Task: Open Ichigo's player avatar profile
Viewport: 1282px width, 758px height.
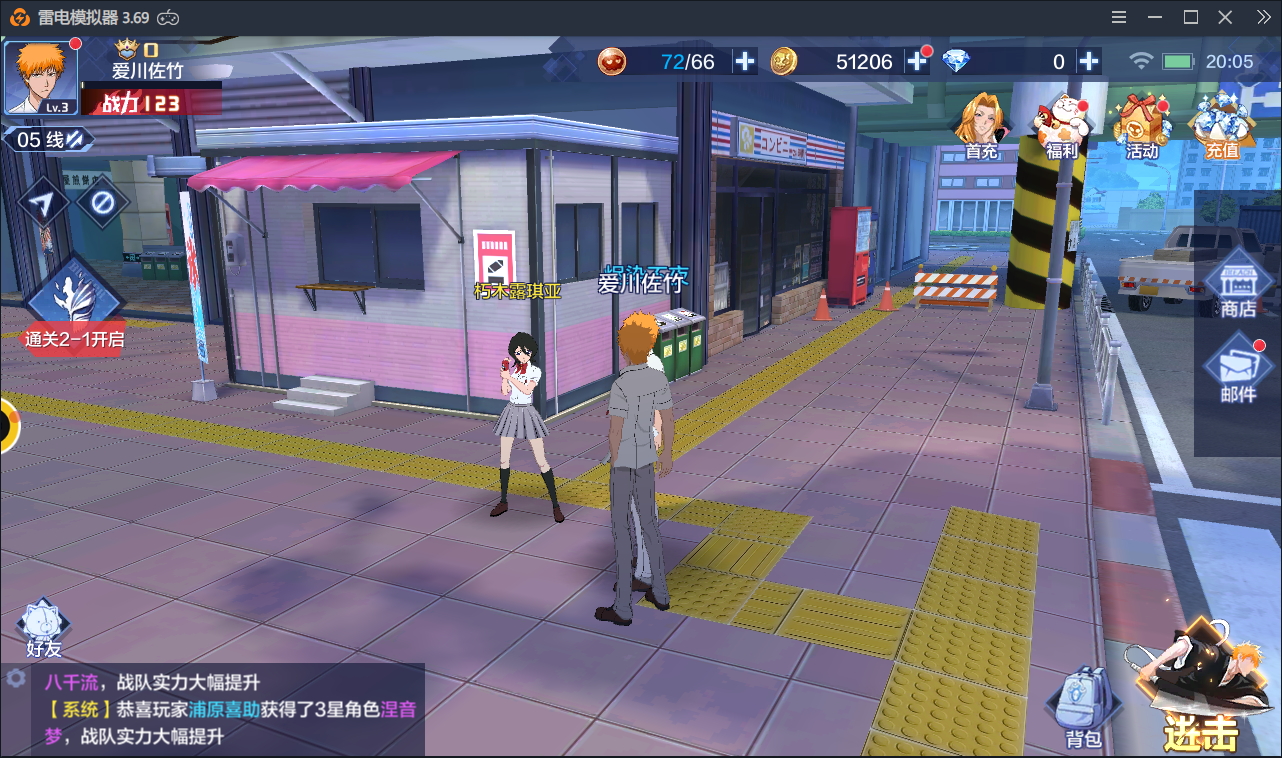Action: [x=41, y=78]
